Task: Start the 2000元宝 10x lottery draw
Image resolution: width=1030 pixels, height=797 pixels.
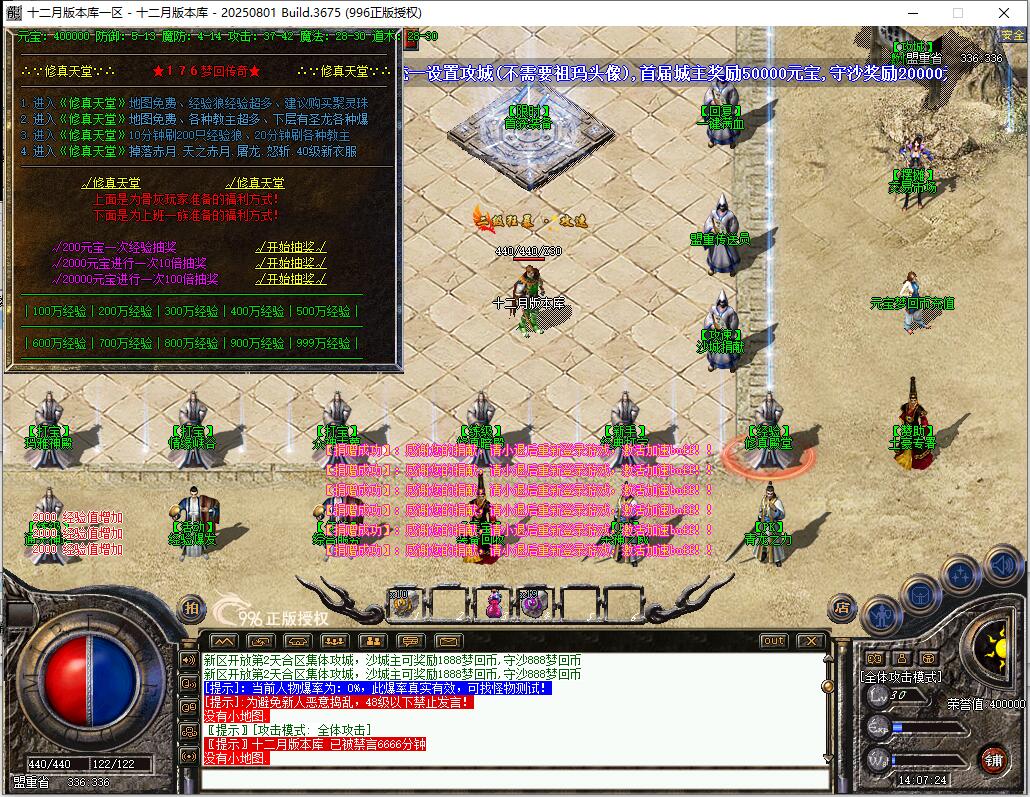Action: [x=290, y=263]
